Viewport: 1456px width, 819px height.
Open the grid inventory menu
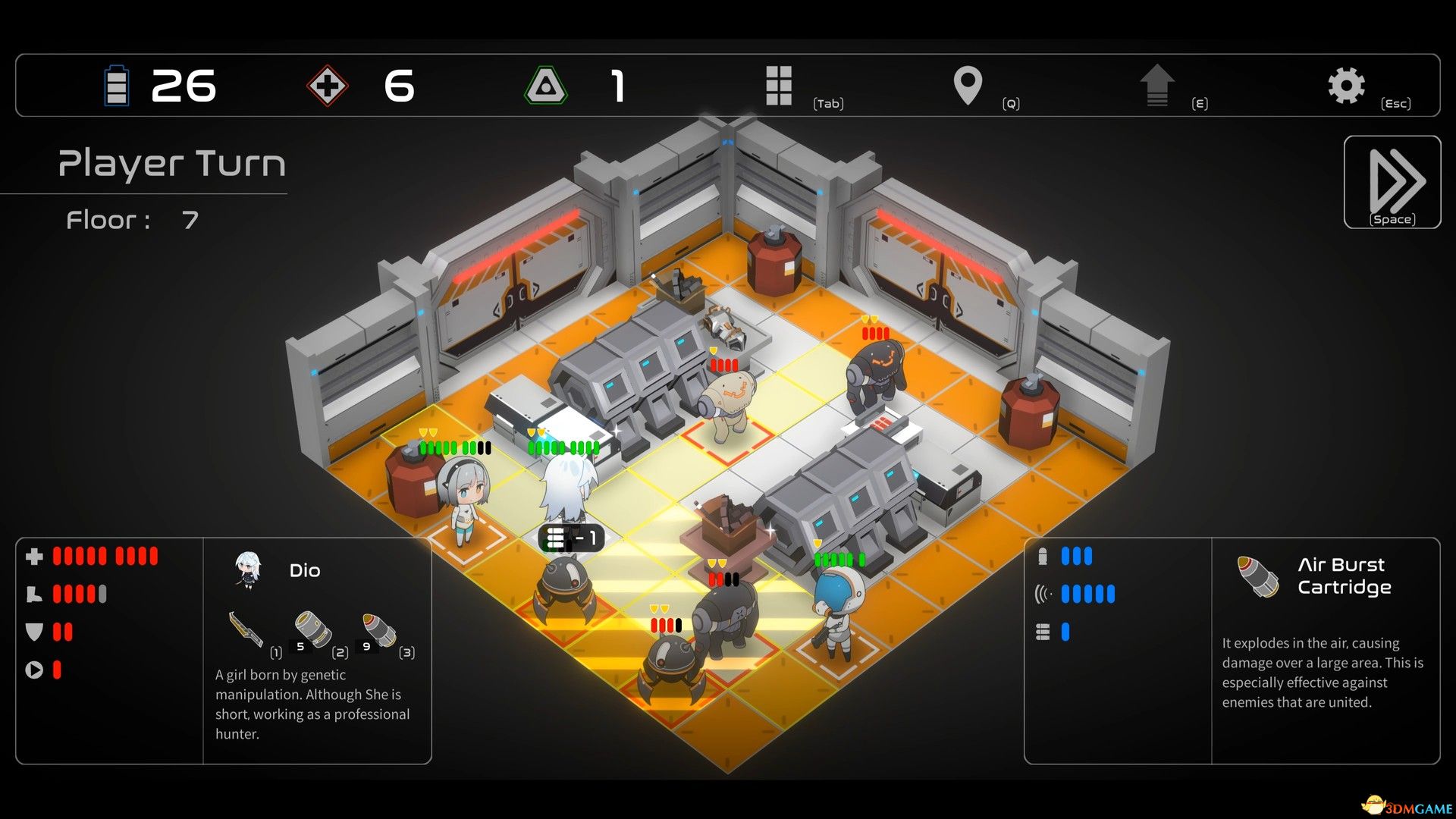[779, 85]
